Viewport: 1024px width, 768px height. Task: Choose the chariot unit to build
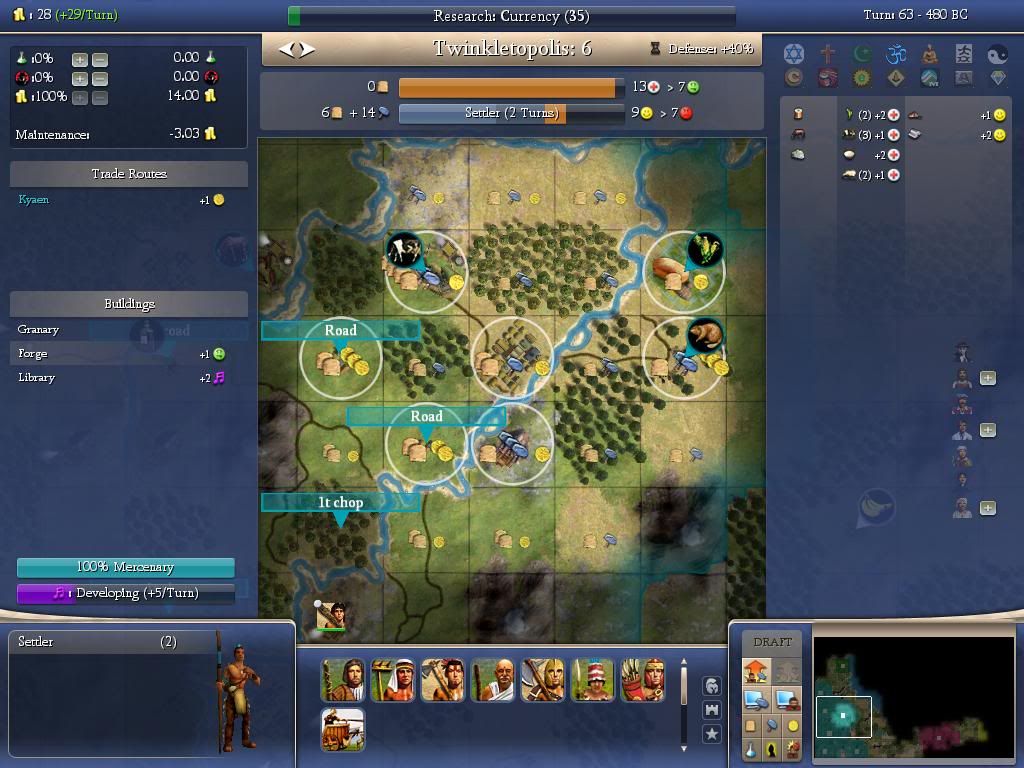[x=343, y=729]
